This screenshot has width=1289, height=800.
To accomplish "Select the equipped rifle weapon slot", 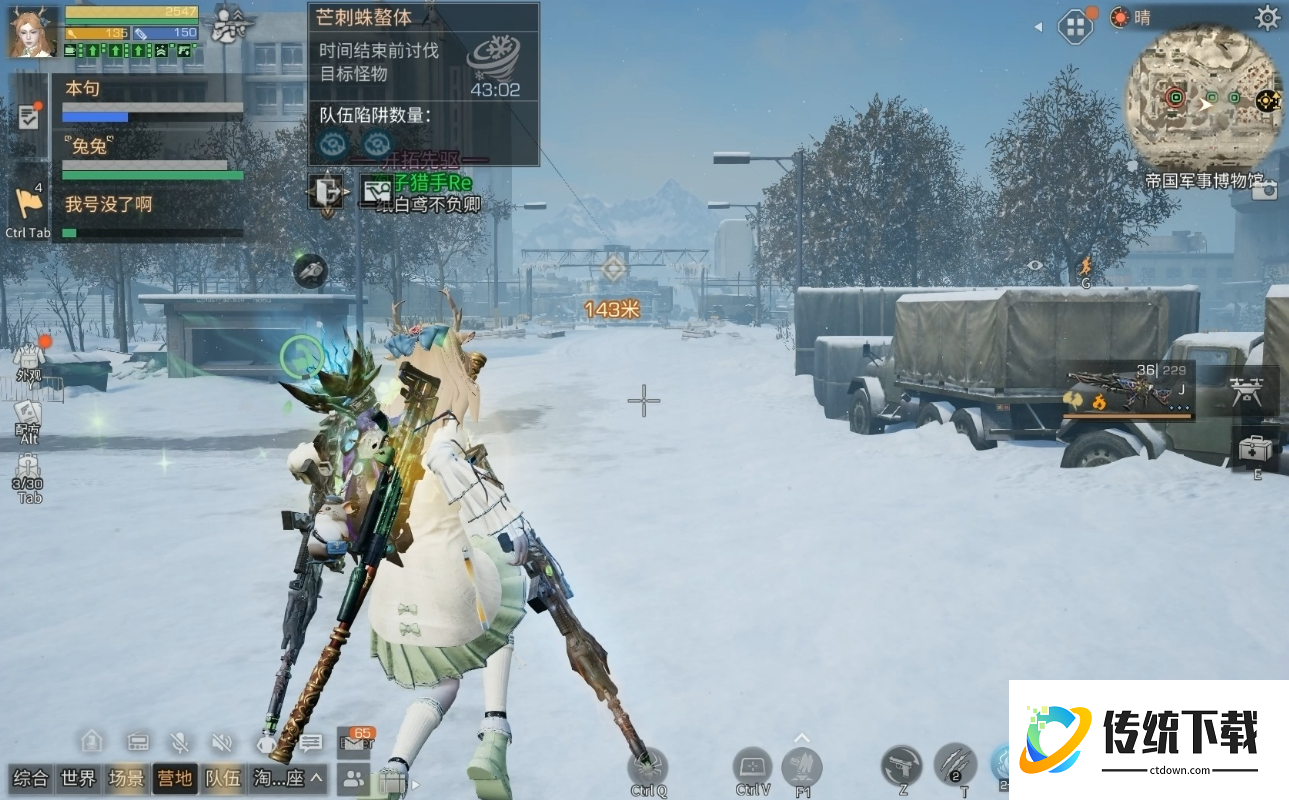I will point(1127,392).
